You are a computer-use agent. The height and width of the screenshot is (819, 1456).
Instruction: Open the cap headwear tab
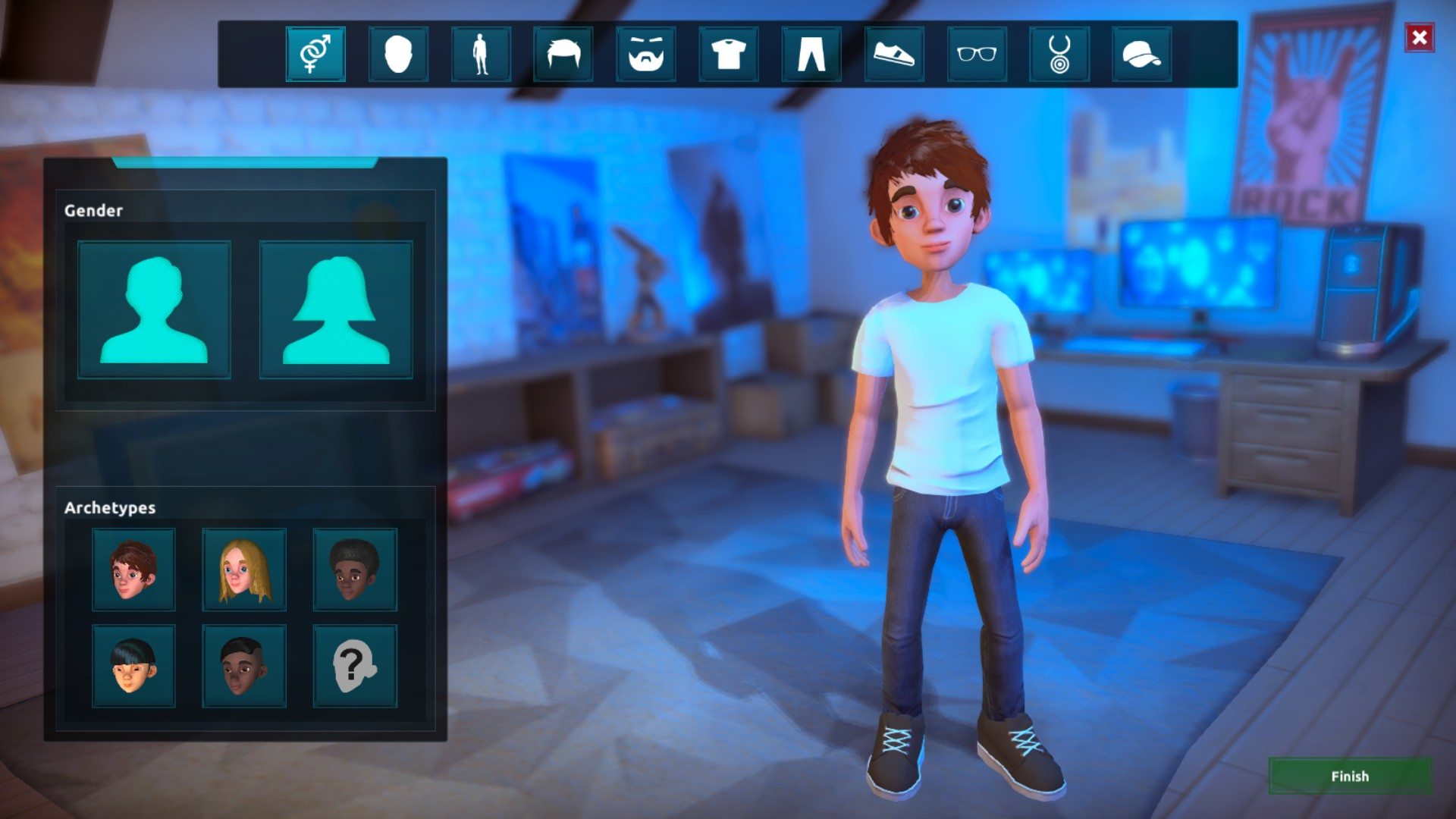tap(1142, 54)
